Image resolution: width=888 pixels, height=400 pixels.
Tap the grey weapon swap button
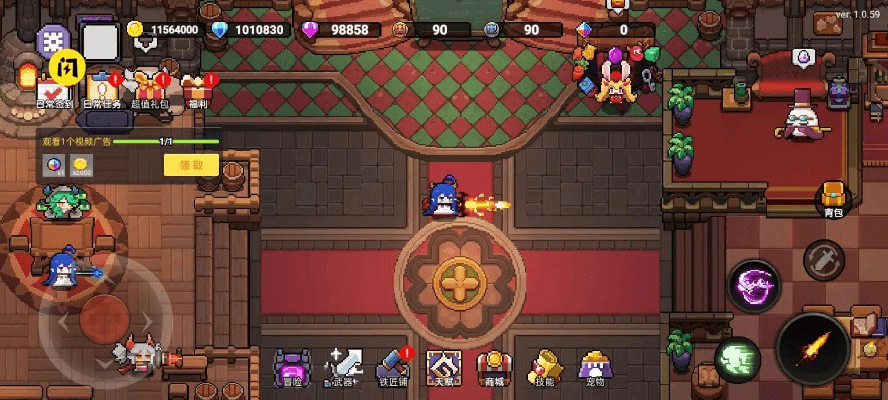(824, 259)
